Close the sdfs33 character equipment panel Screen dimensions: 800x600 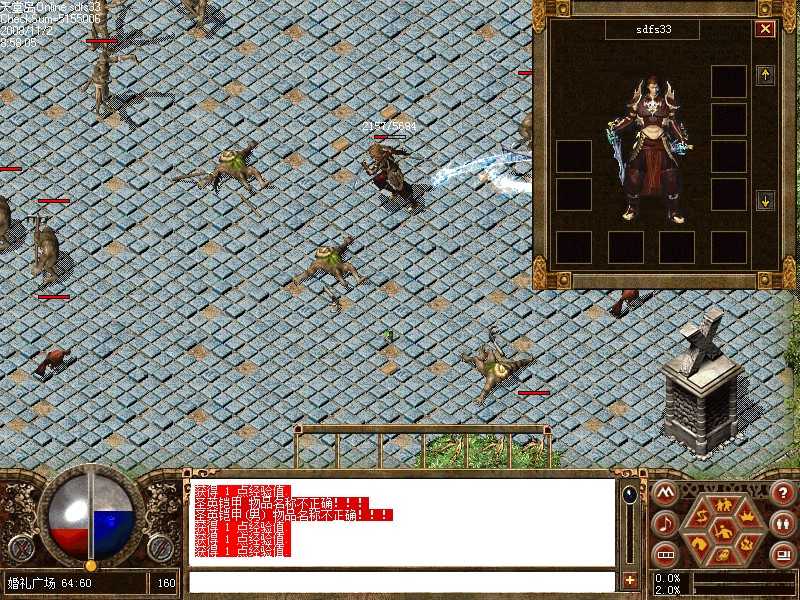pos(765,29)
